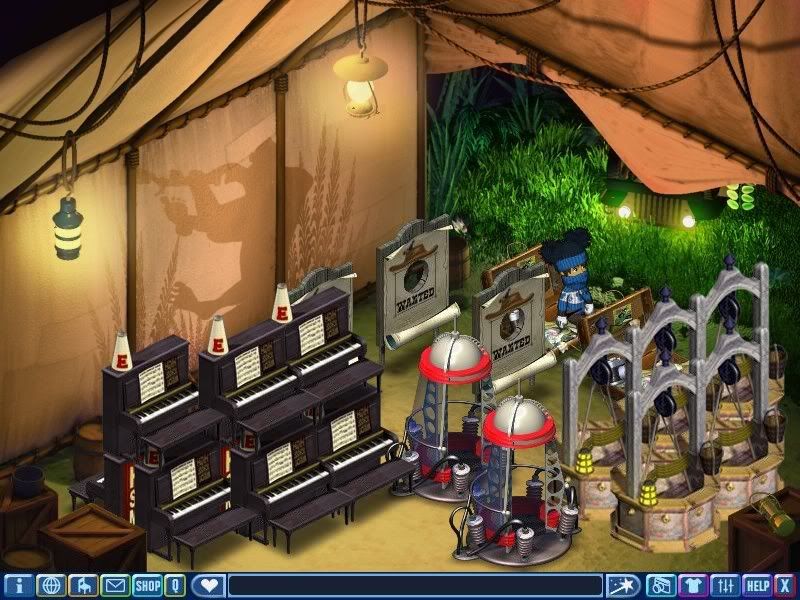The width and height of the screenshot is (800, 600).
Task: Open the SHOP menu
Action: [x=147, y=586]
